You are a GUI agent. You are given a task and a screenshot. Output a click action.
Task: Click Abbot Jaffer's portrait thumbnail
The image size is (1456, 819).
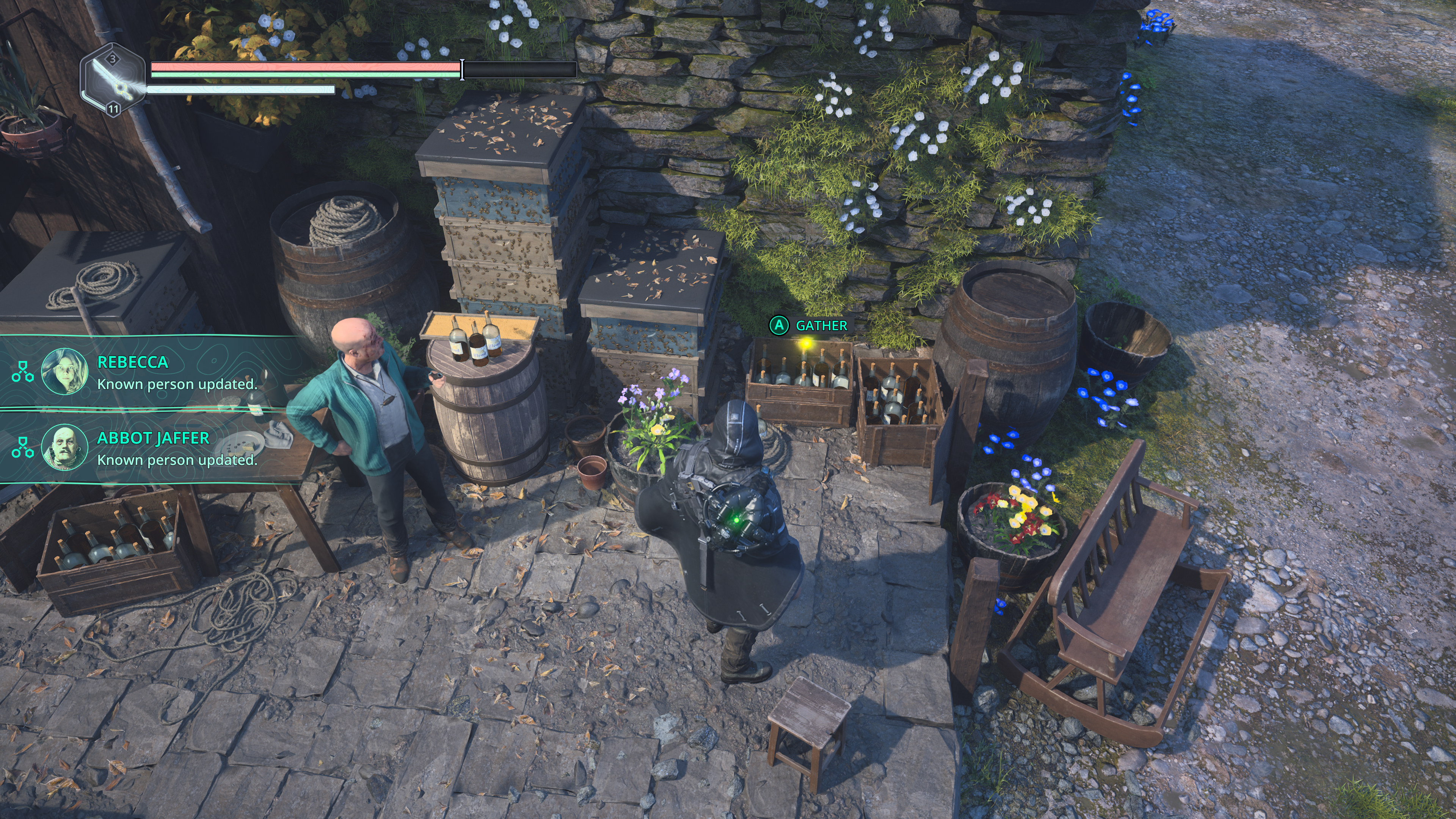pyautogui.click(x=65, y=447)
